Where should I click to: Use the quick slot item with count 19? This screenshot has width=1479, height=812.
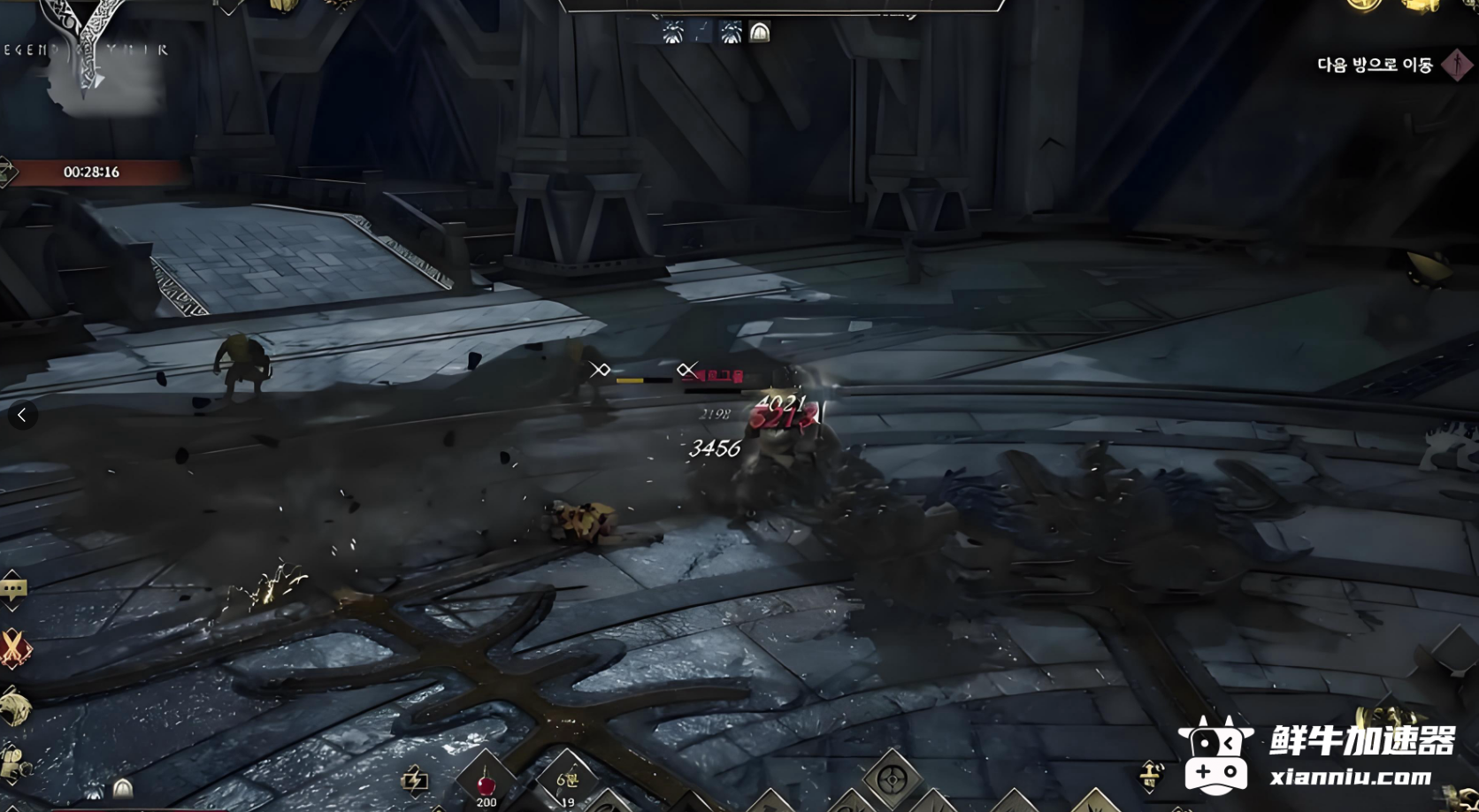click(x=567, y=782)
